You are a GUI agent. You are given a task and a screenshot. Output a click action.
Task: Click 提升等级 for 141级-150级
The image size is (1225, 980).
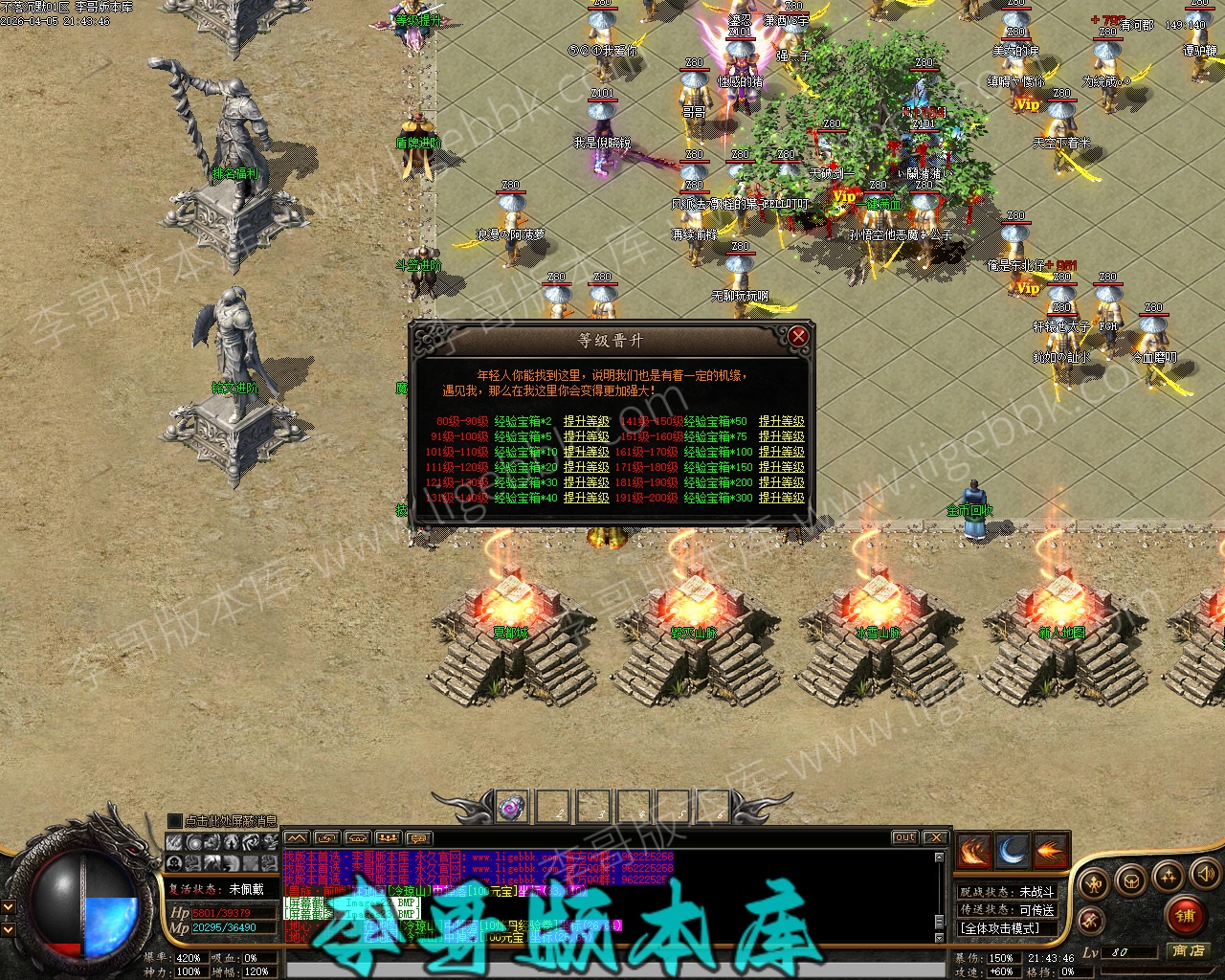click(781, 421)
